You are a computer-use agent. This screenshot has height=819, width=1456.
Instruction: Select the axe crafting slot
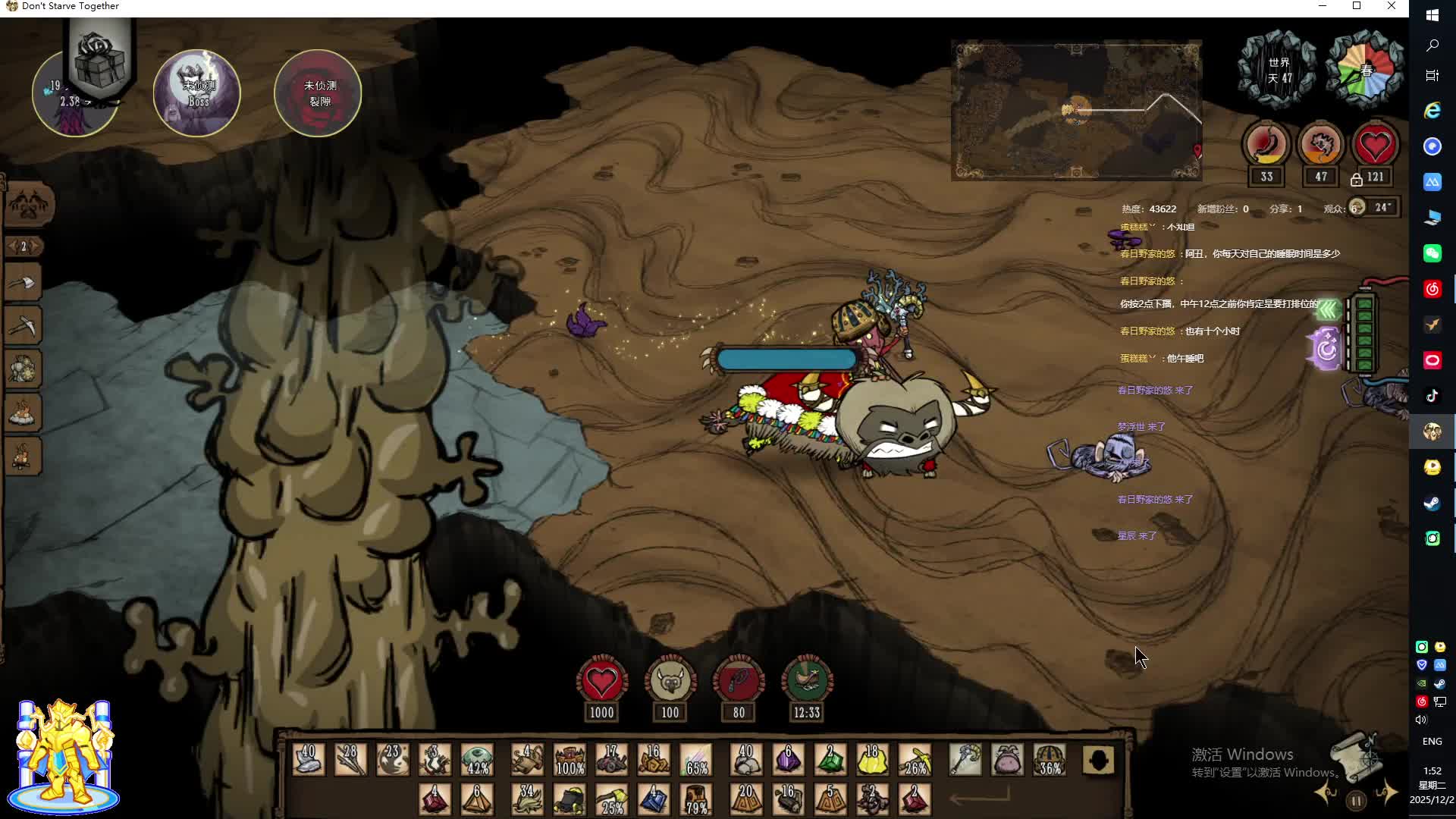(x=24, y=284)
